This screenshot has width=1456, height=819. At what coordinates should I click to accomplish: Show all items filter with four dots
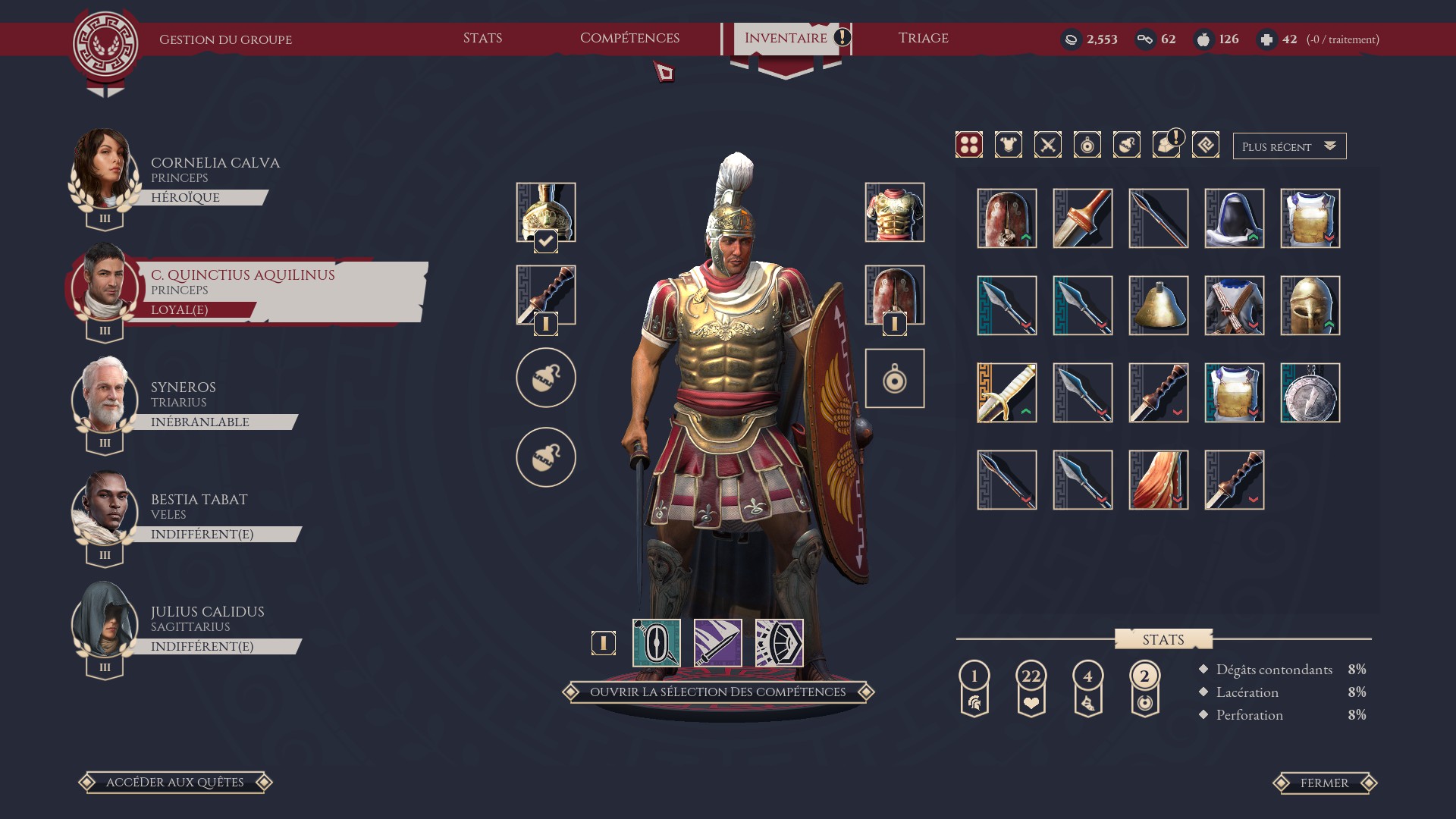(969, 145)
